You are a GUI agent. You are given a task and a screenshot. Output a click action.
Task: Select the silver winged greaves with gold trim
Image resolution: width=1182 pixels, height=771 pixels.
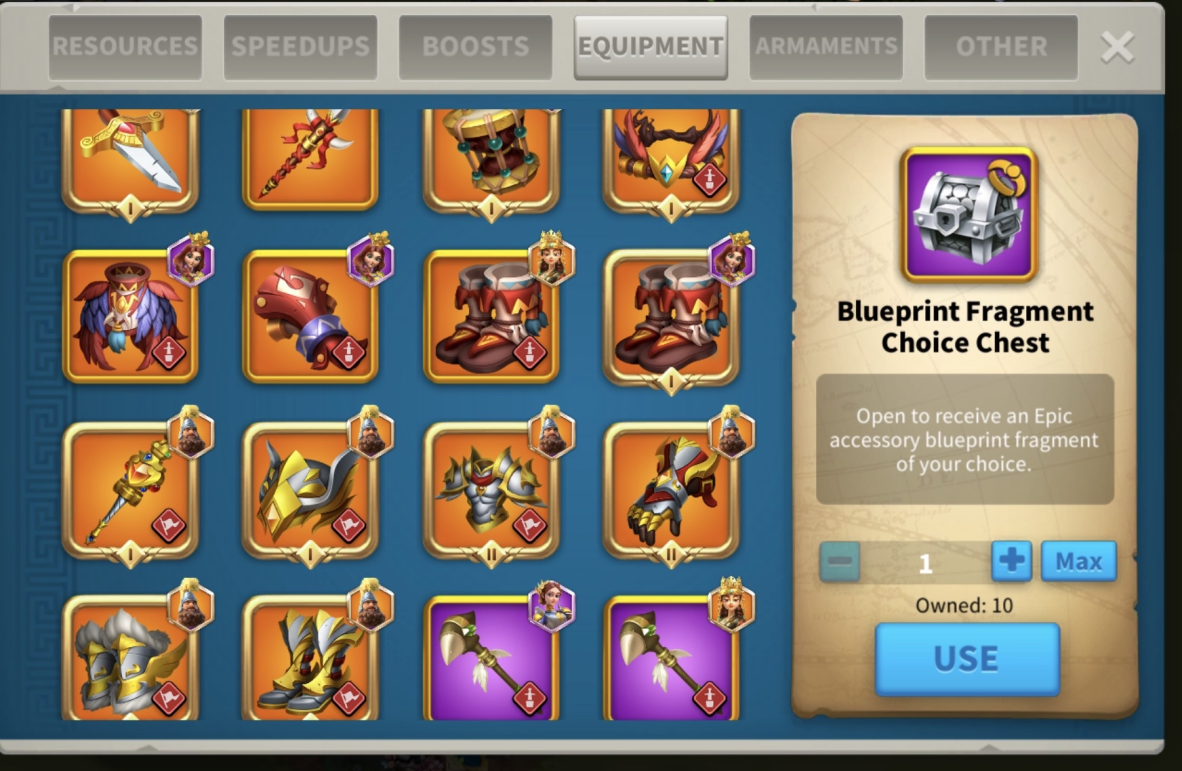coord(130,660)
